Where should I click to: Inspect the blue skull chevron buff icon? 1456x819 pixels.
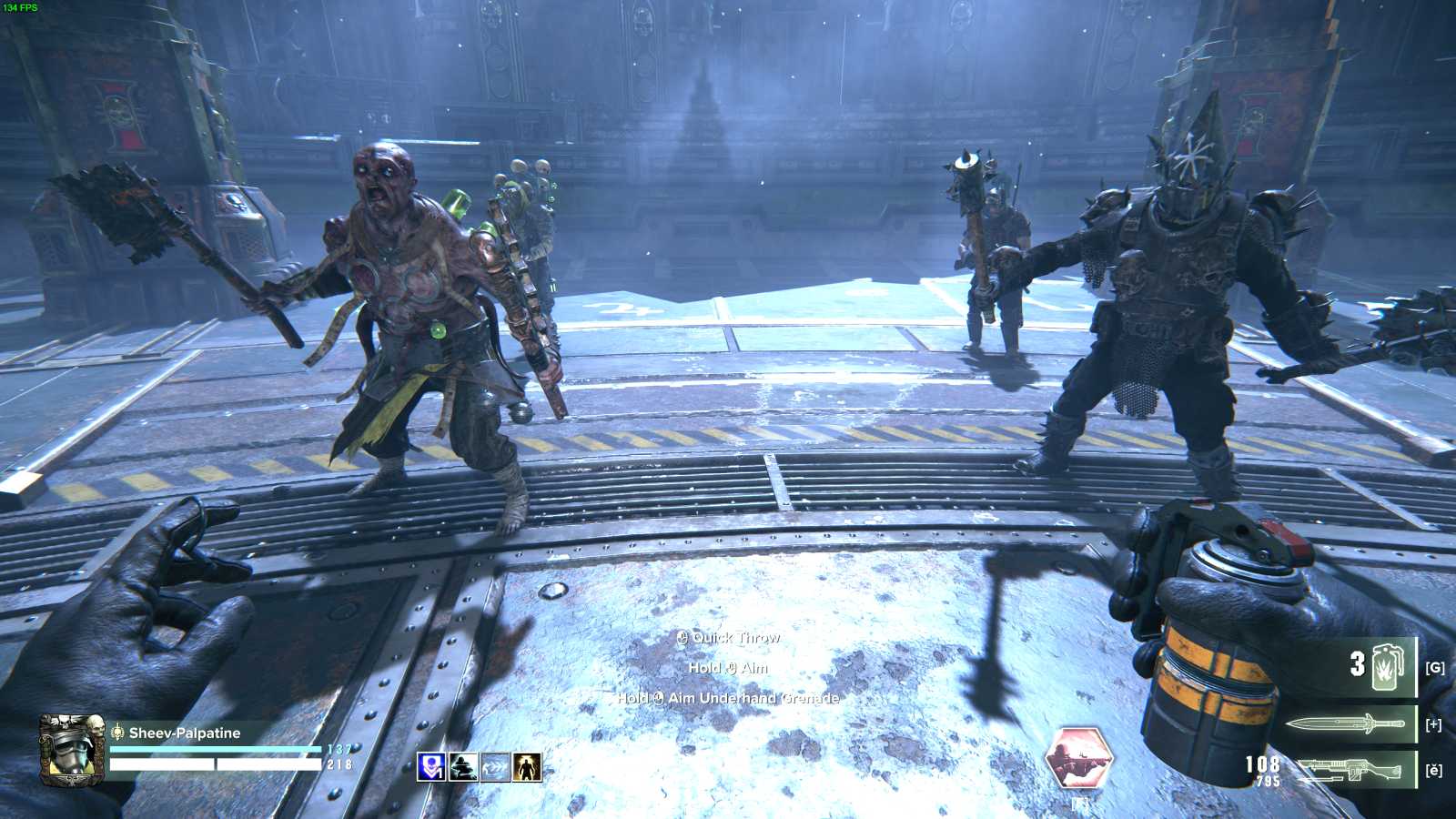[x=430, y=767]
